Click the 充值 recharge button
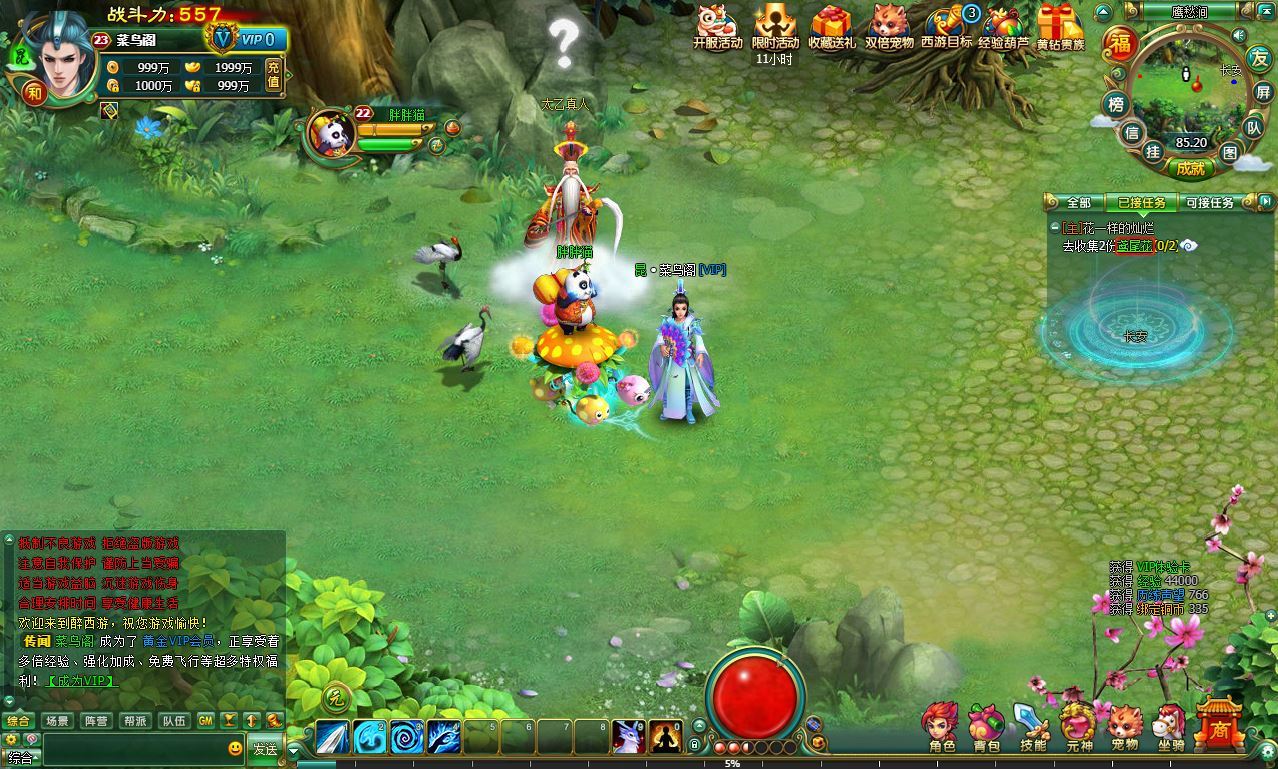 (273, 74)
